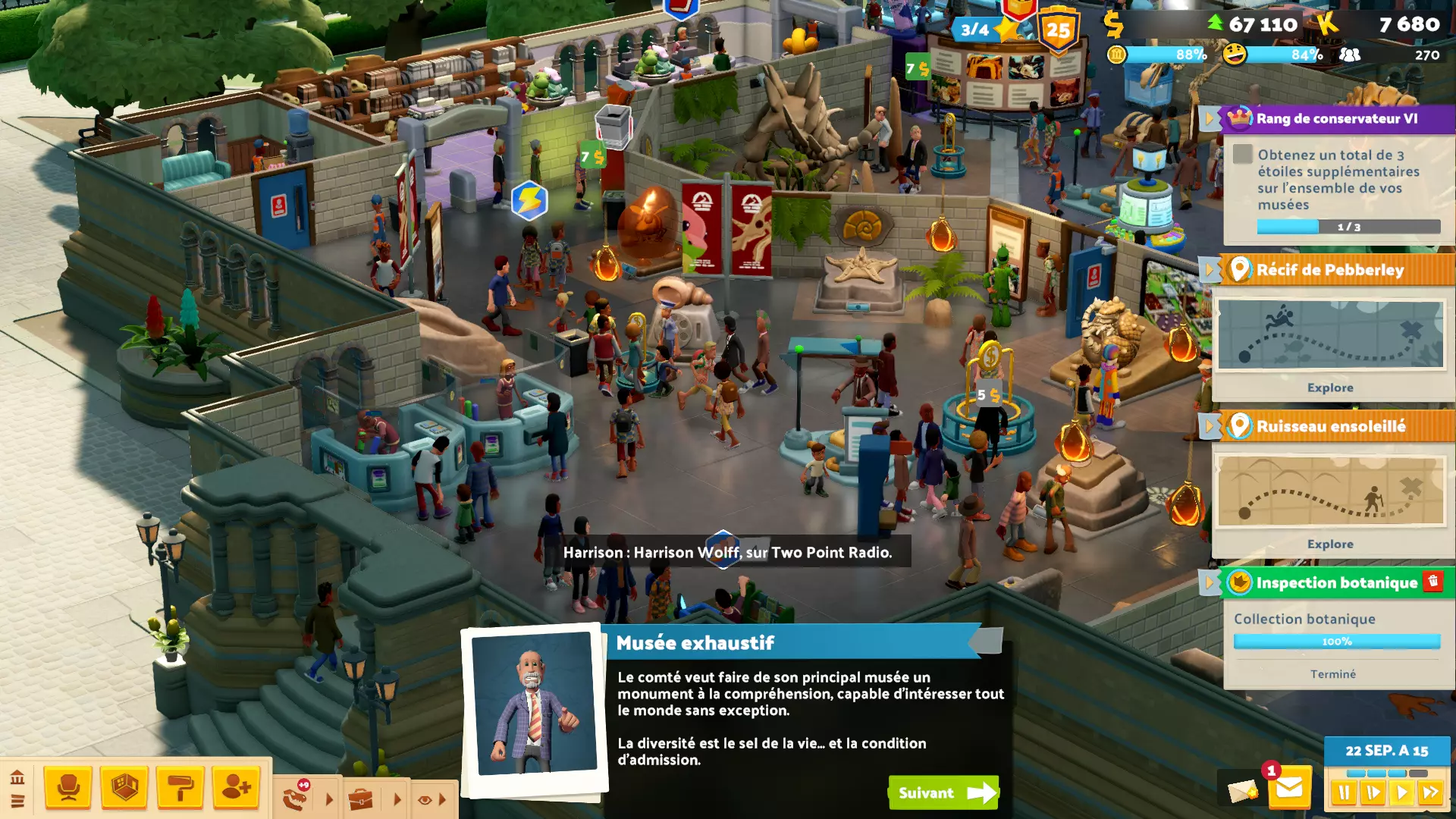Open the museum overview icon
The height and width of the screenshot is (819, 1456).
click(x=17, y=777)
